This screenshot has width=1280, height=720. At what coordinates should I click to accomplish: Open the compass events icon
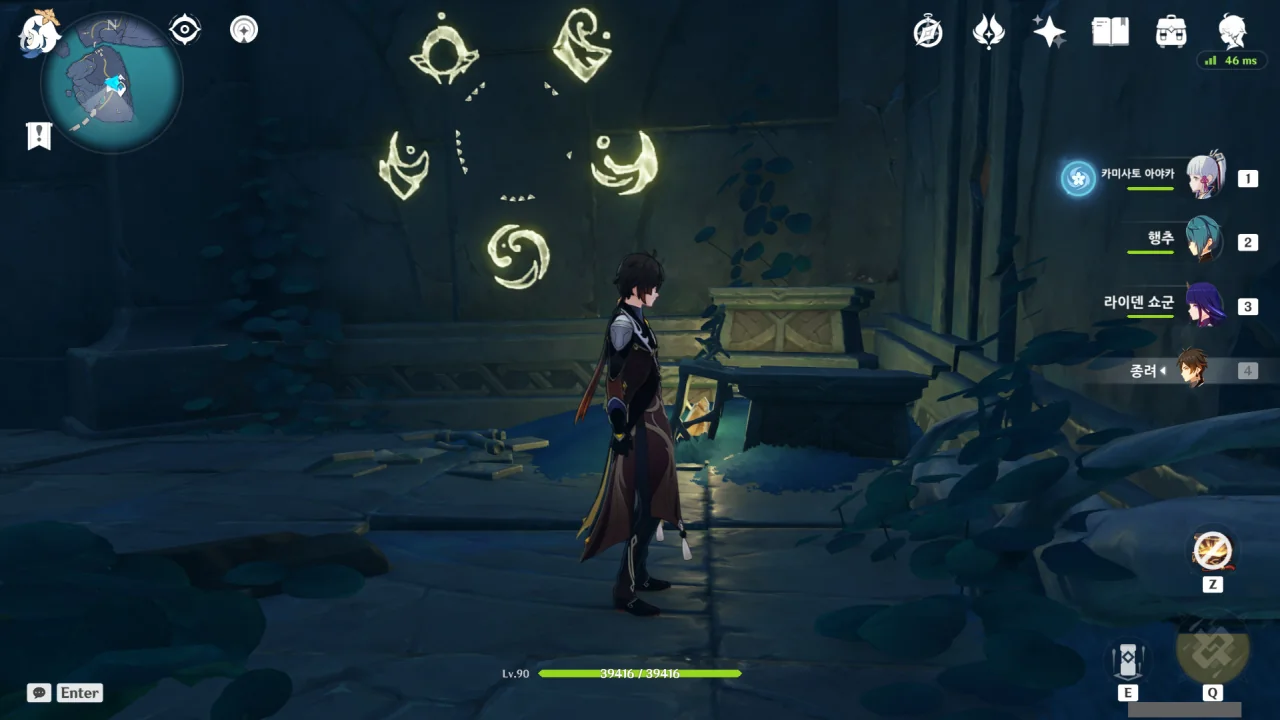click(928, 32)
